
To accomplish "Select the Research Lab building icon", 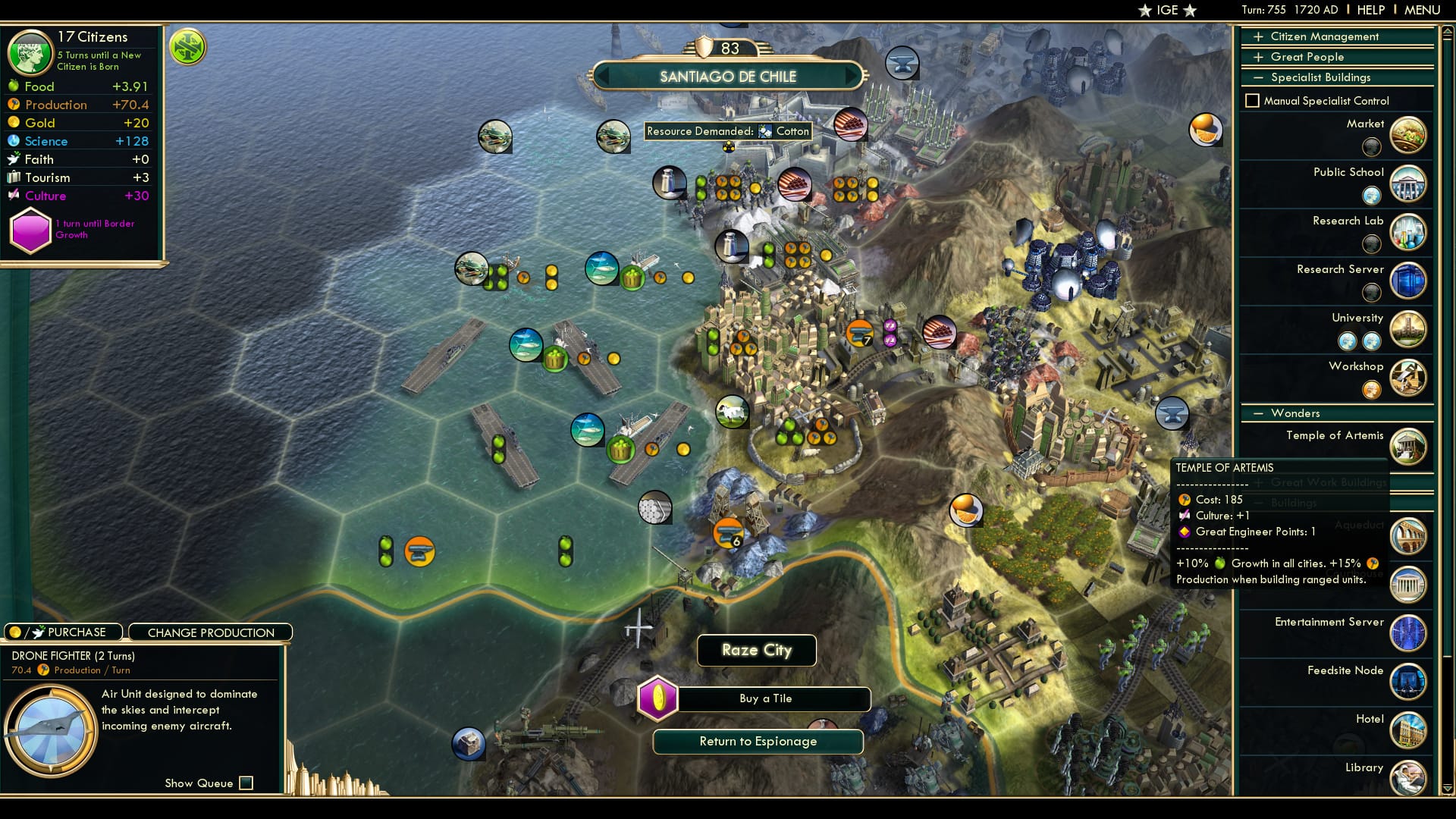I will [x=1408, y=232].
